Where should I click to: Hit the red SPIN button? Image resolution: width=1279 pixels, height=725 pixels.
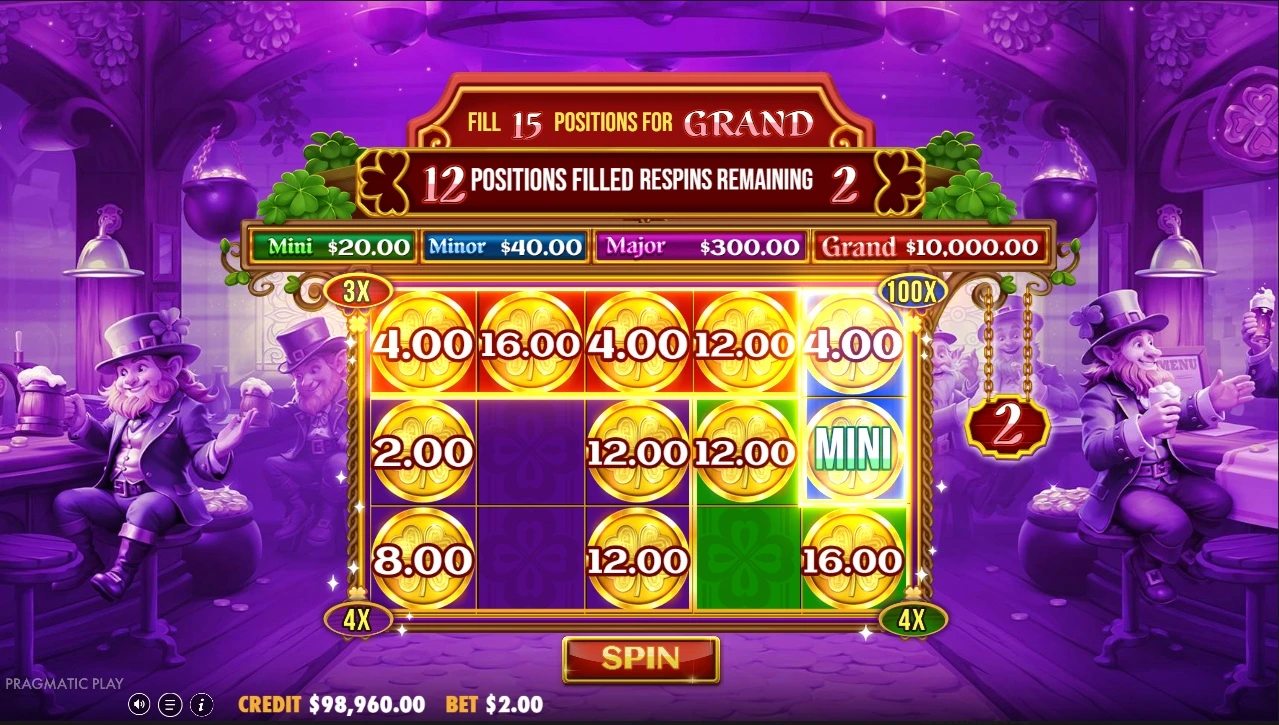(640, 658)
